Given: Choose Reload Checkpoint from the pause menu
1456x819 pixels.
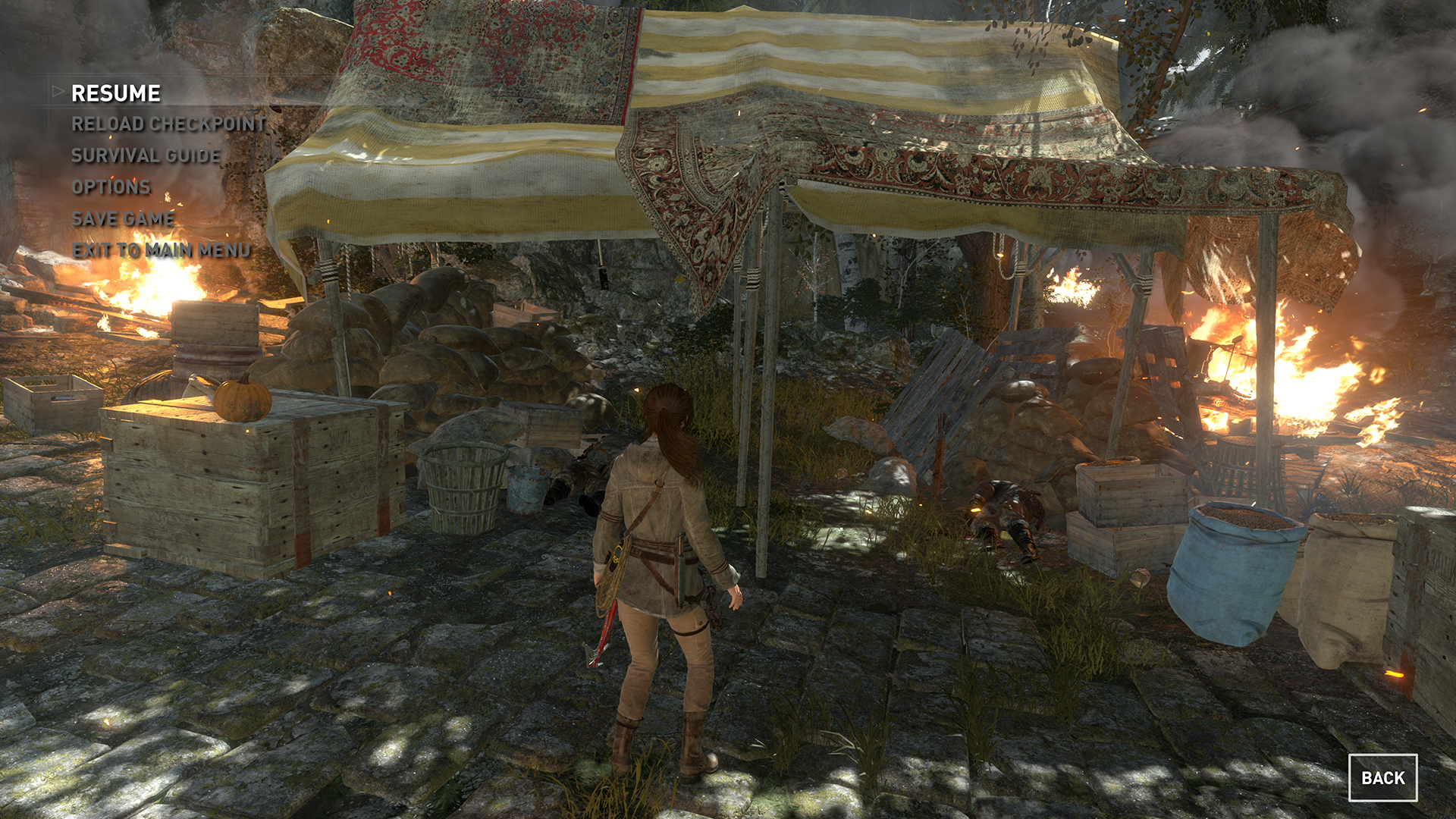Looking at the screenshot, I should (x=168, y=124).
